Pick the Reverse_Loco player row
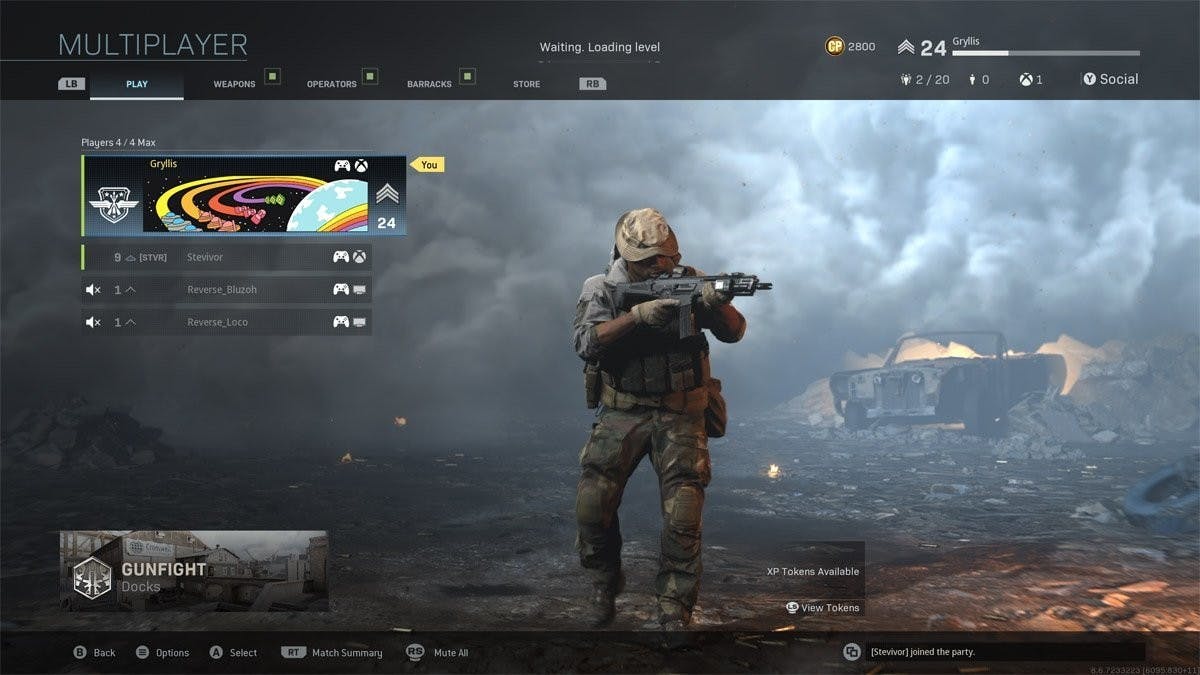Viewport: 1200px width, 675px height. (227, 322)
